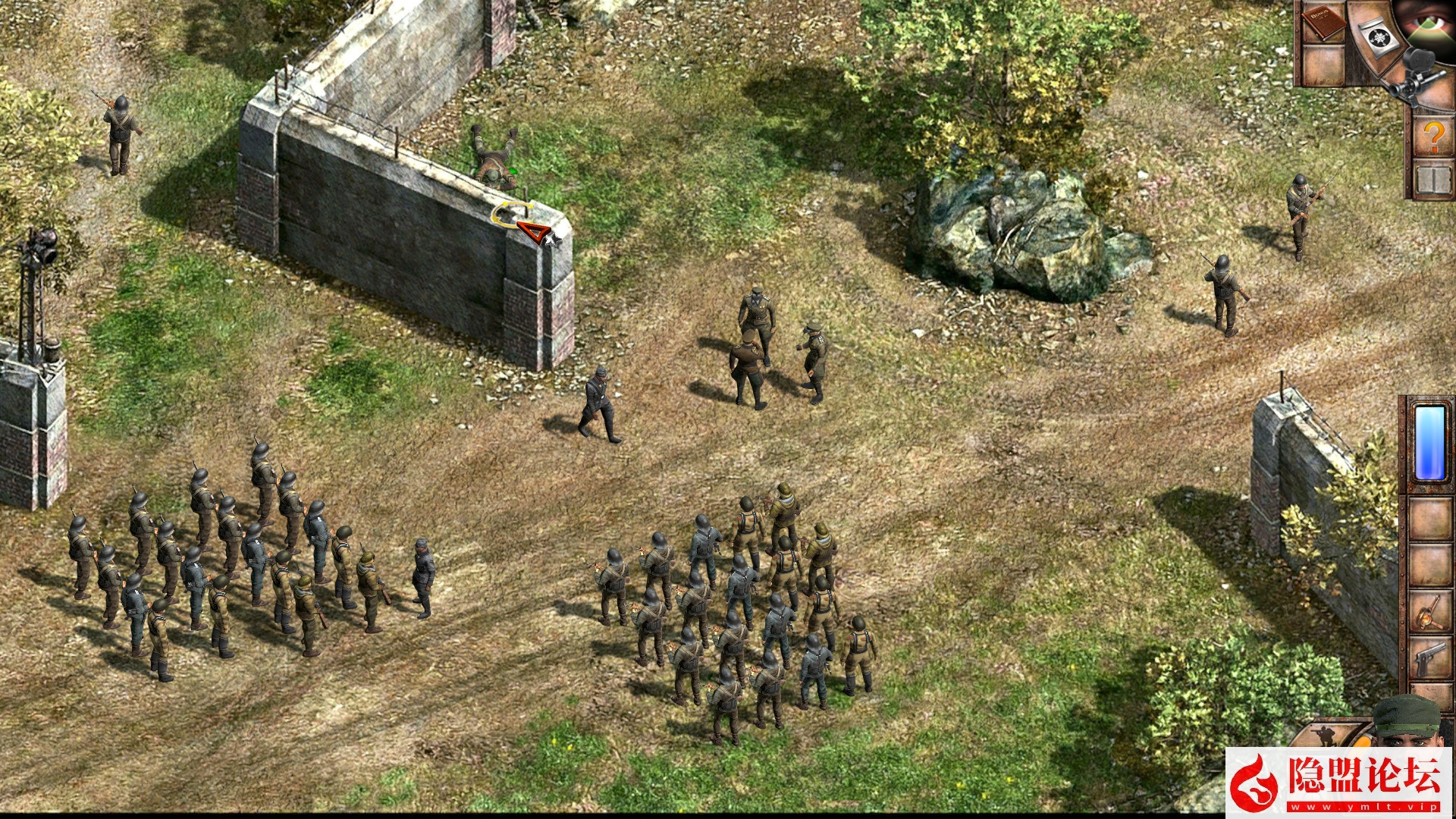Select the lighter item in the sidebar

tap(1429, 611)
